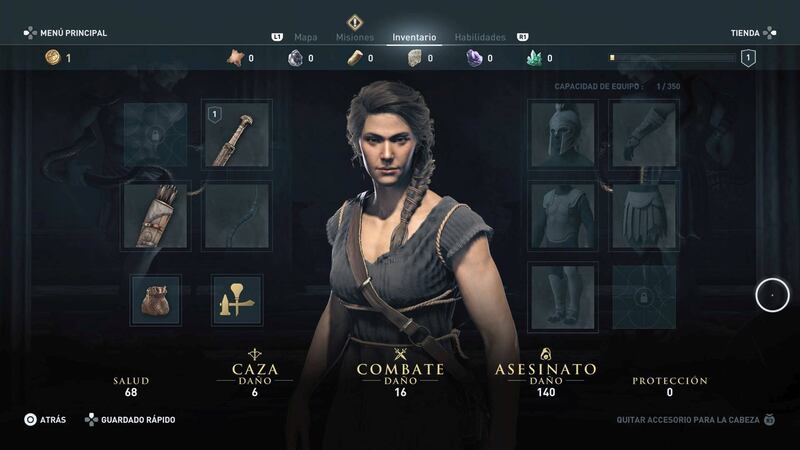The height and width of the screenshot is (450, 800).
Task: Select the helmet head armor slot
Action: (x=563, y=134)
